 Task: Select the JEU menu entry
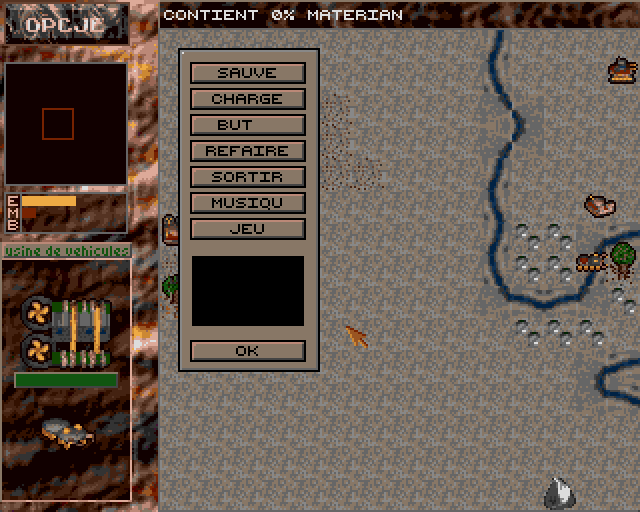point(247,229)
